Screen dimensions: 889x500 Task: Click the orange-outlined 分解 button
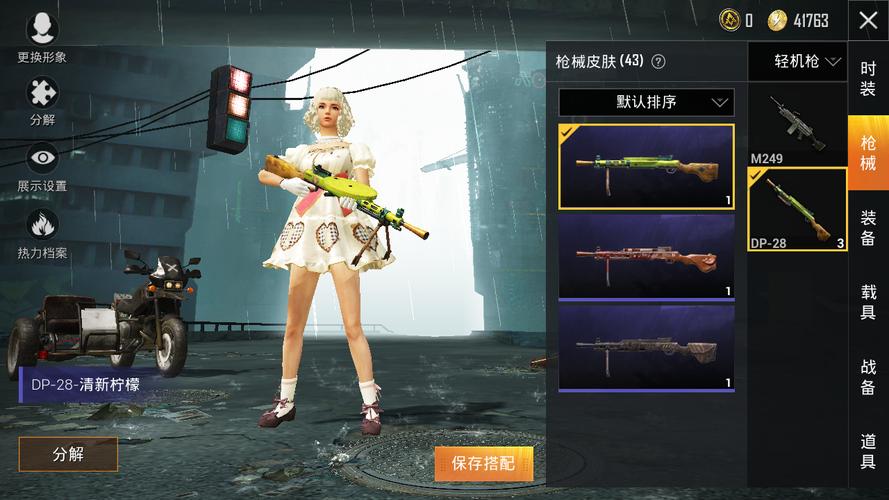[x=68, y=454]
